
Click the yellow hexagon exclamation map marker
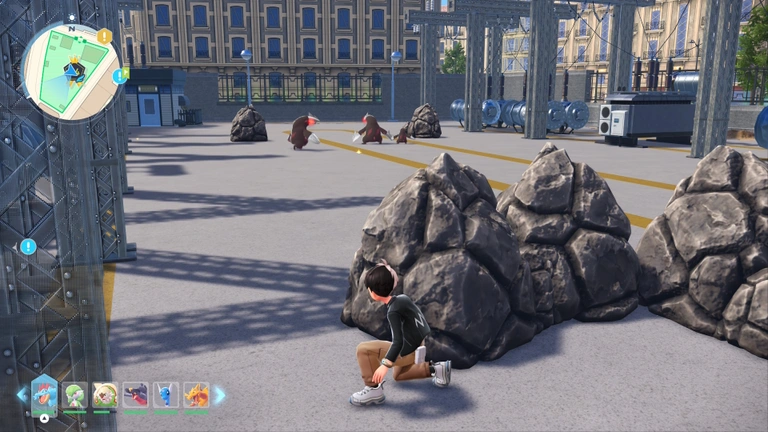tap(104, 37)
